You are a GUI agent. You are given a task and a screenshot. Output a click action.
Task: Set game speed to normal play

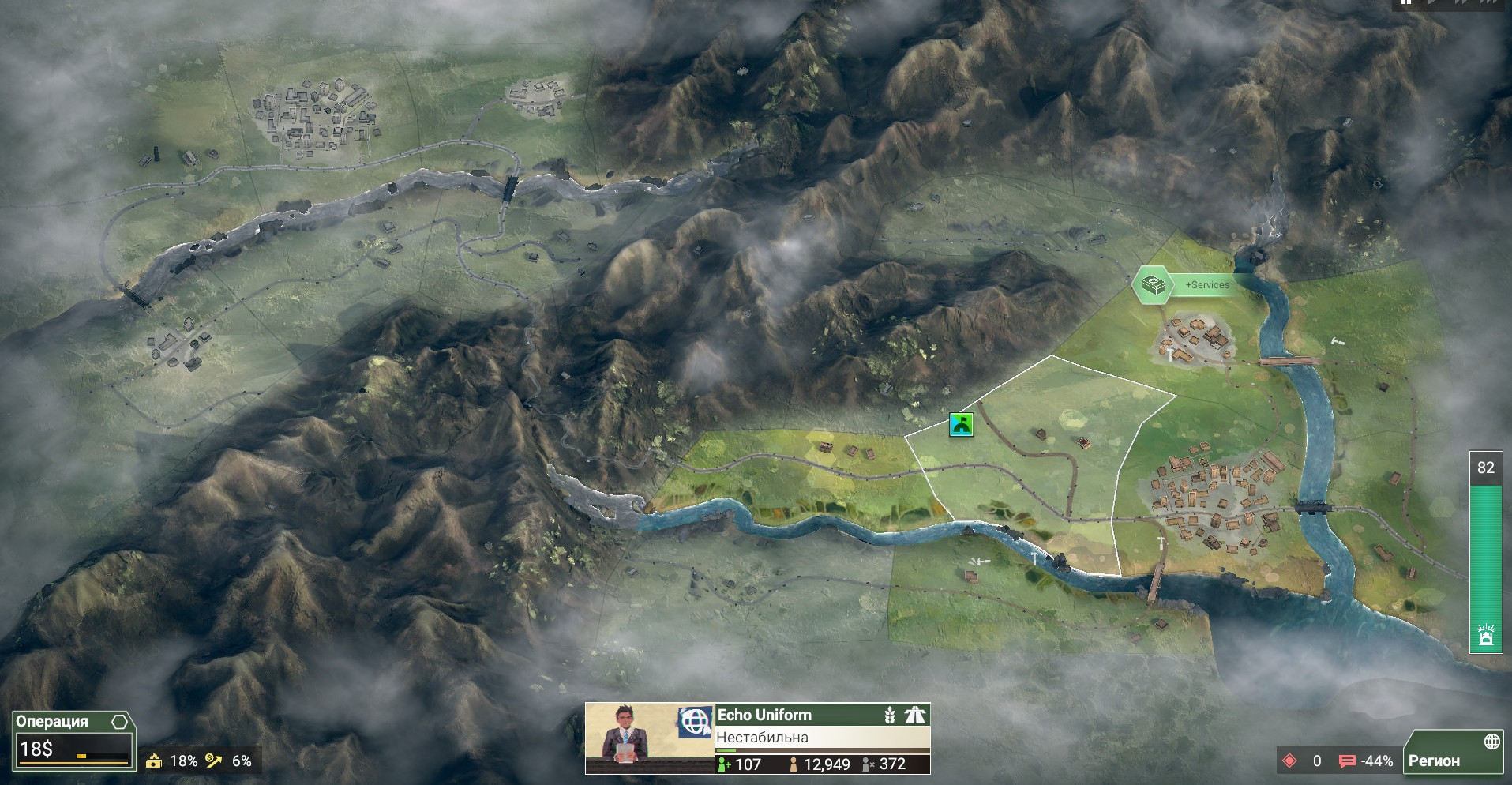pos(1432,3)
